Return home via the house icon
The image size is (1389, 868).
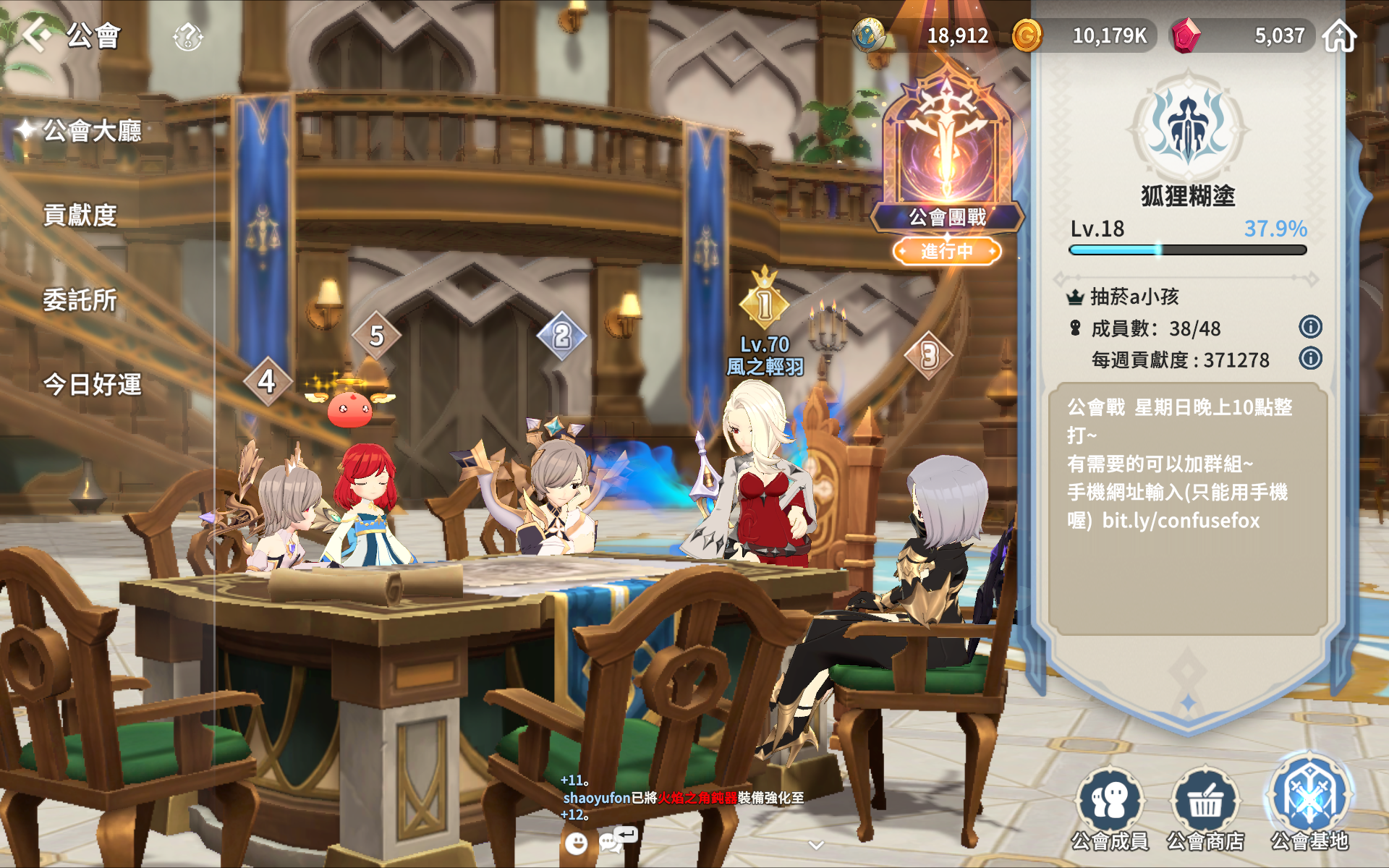pos(1339,36)
